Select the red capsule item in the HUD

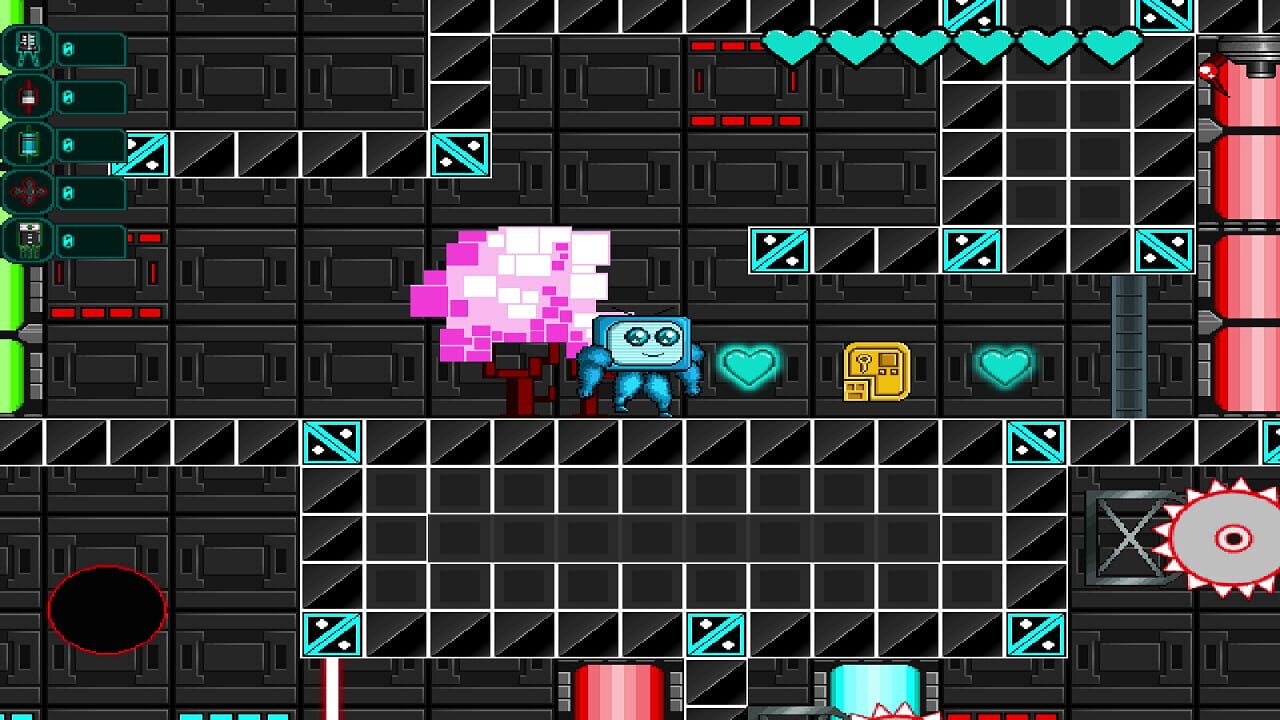pos(30,97)
